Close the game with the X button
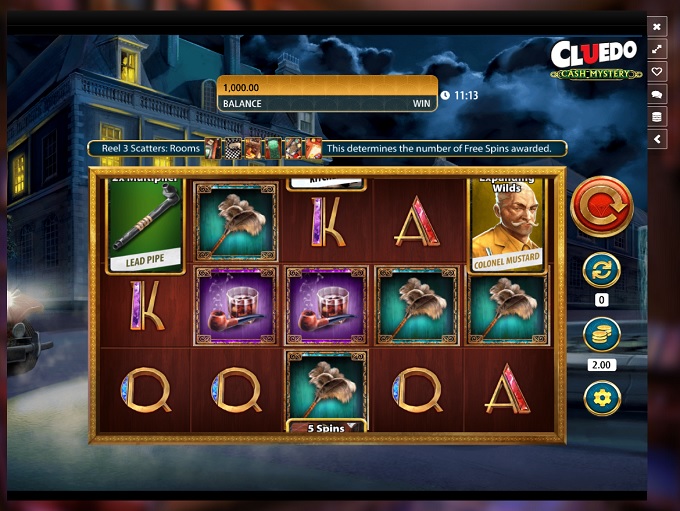This screenshot has width=680, height=511. tap(657, 27)
